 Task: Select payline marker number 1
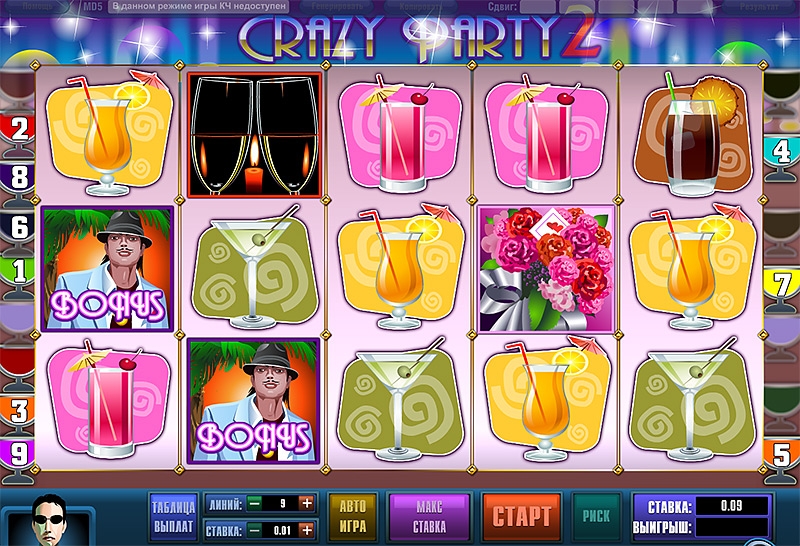(18, 270)
